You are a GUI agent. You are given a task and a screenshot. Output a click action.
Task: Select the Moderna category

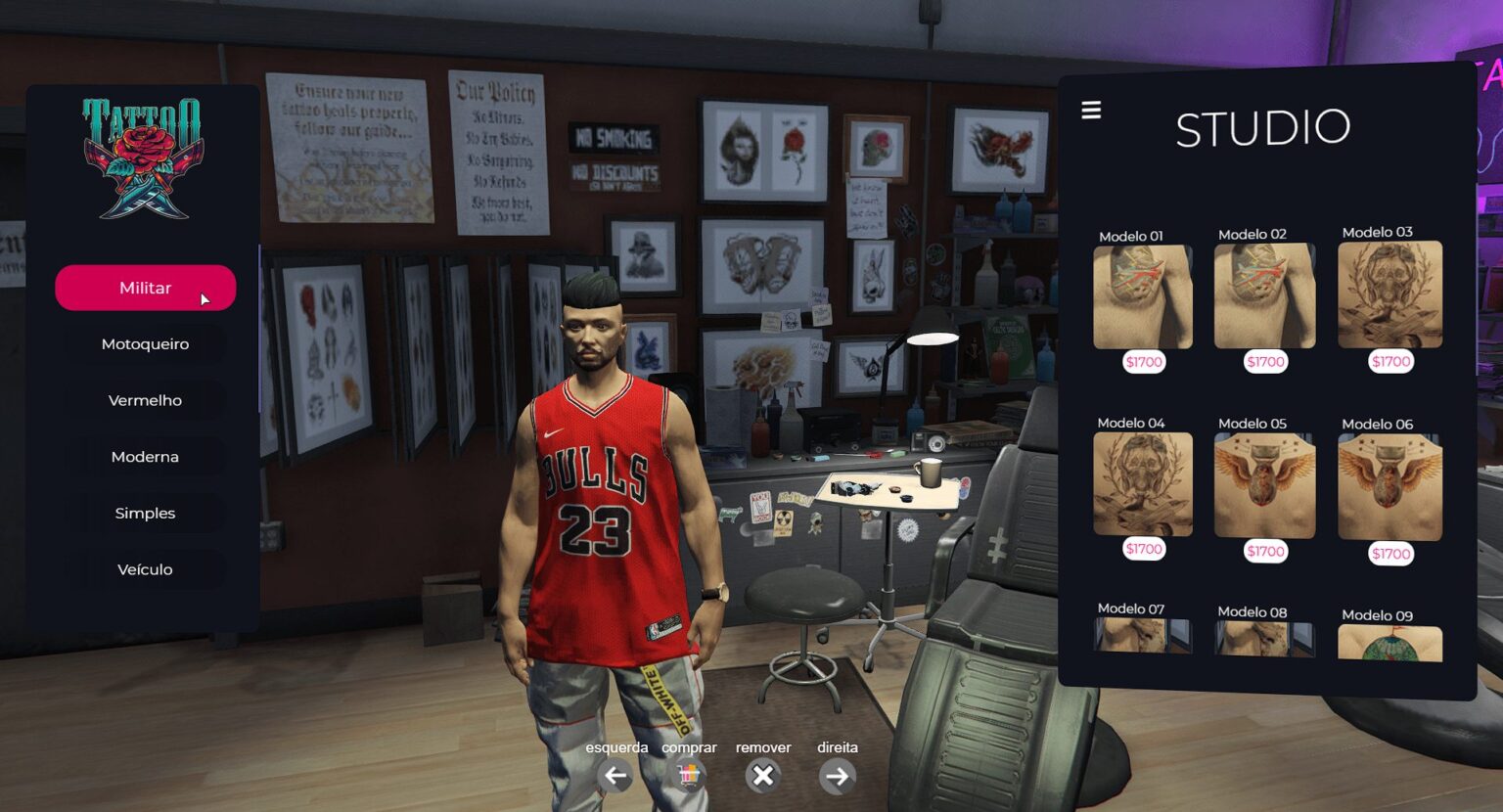click(x=145, y=456)
